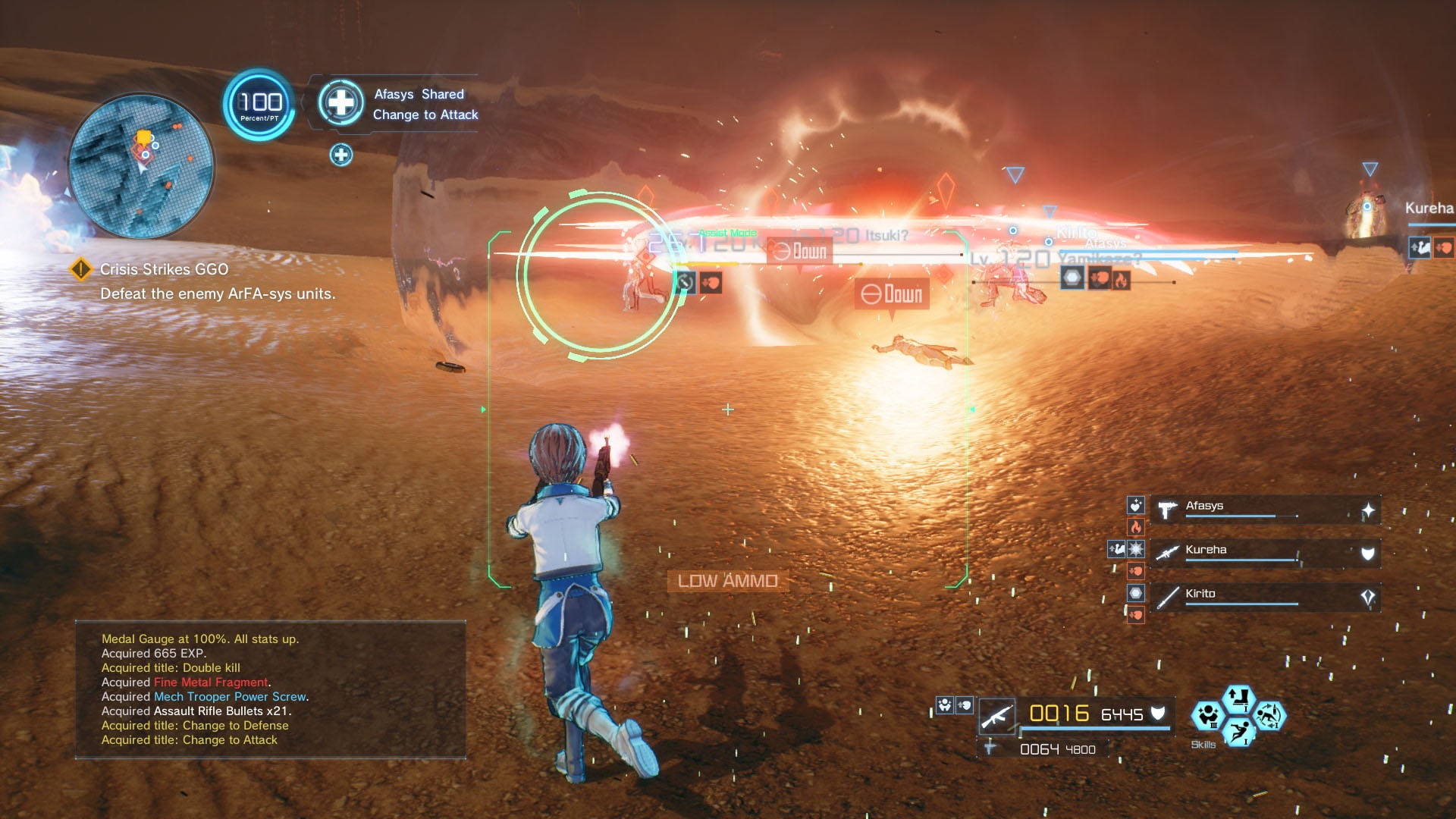Click Kureha's assault rifle icon in party list

click(x=1168, y=552)
